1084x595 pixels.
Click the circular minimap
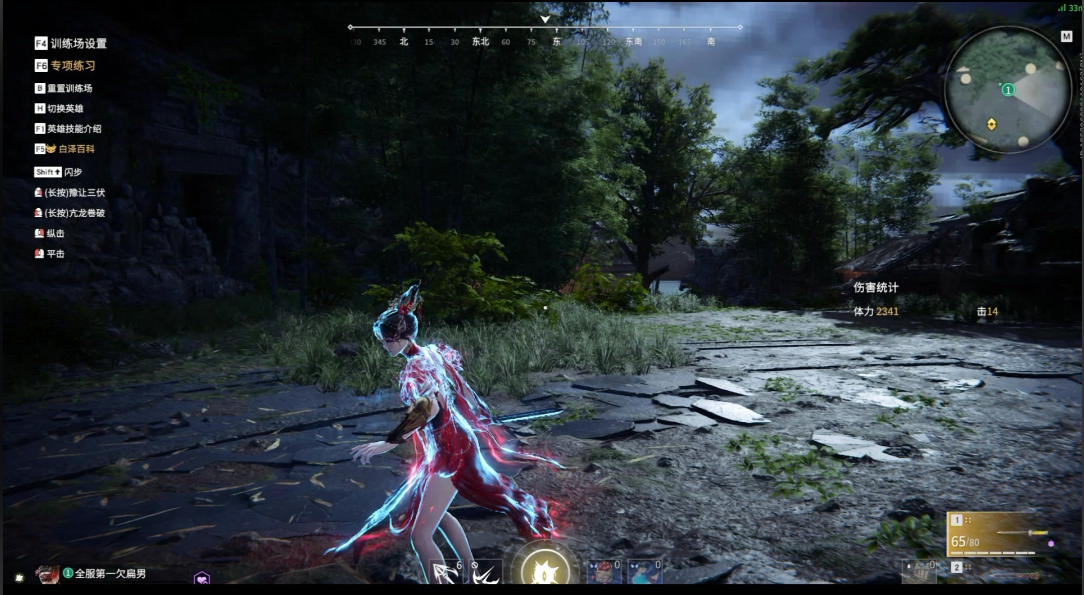coord(1007,90)
